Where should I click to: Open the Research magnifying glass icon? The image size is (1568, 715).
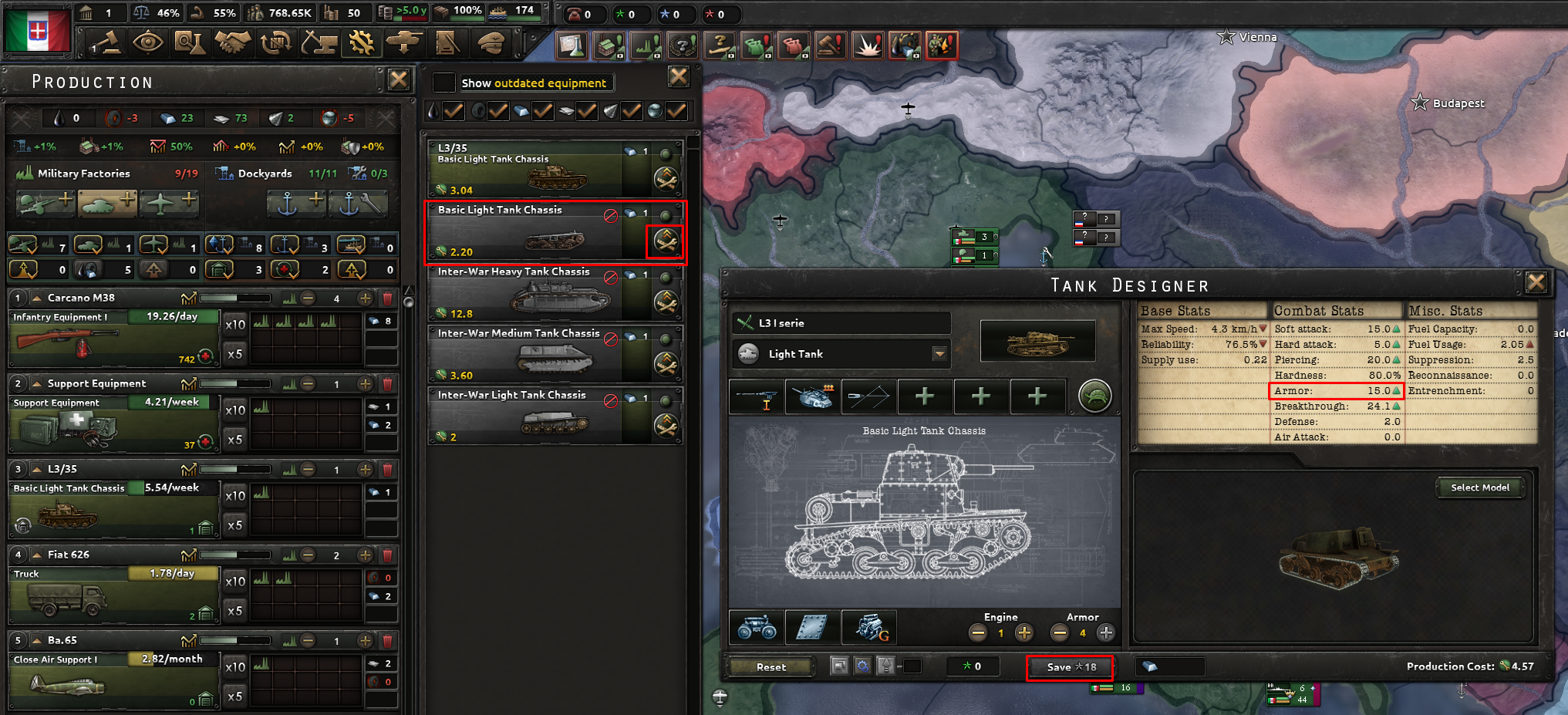click(x=191, y=42)
